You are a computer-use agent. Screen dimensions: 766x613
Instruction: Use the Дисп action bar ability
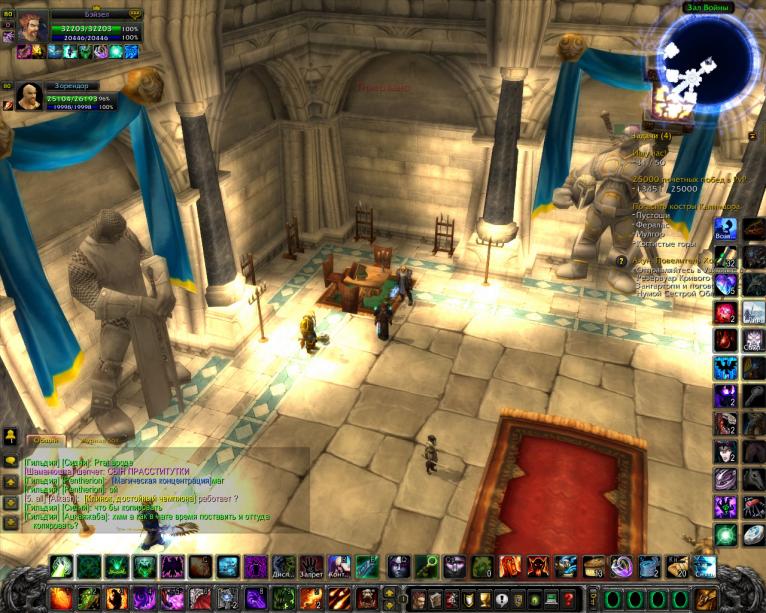(284, 567)
